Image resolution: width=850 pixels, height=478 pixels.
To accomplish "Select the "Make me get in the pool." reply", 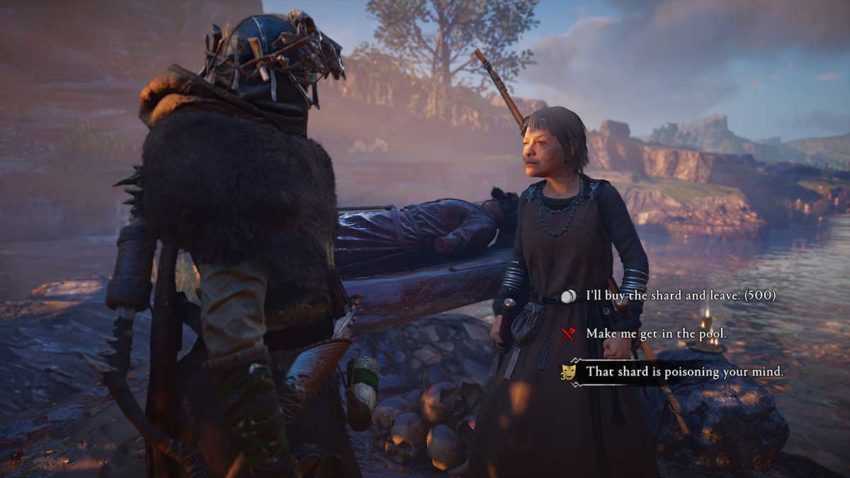I will [x=654, y=333].
